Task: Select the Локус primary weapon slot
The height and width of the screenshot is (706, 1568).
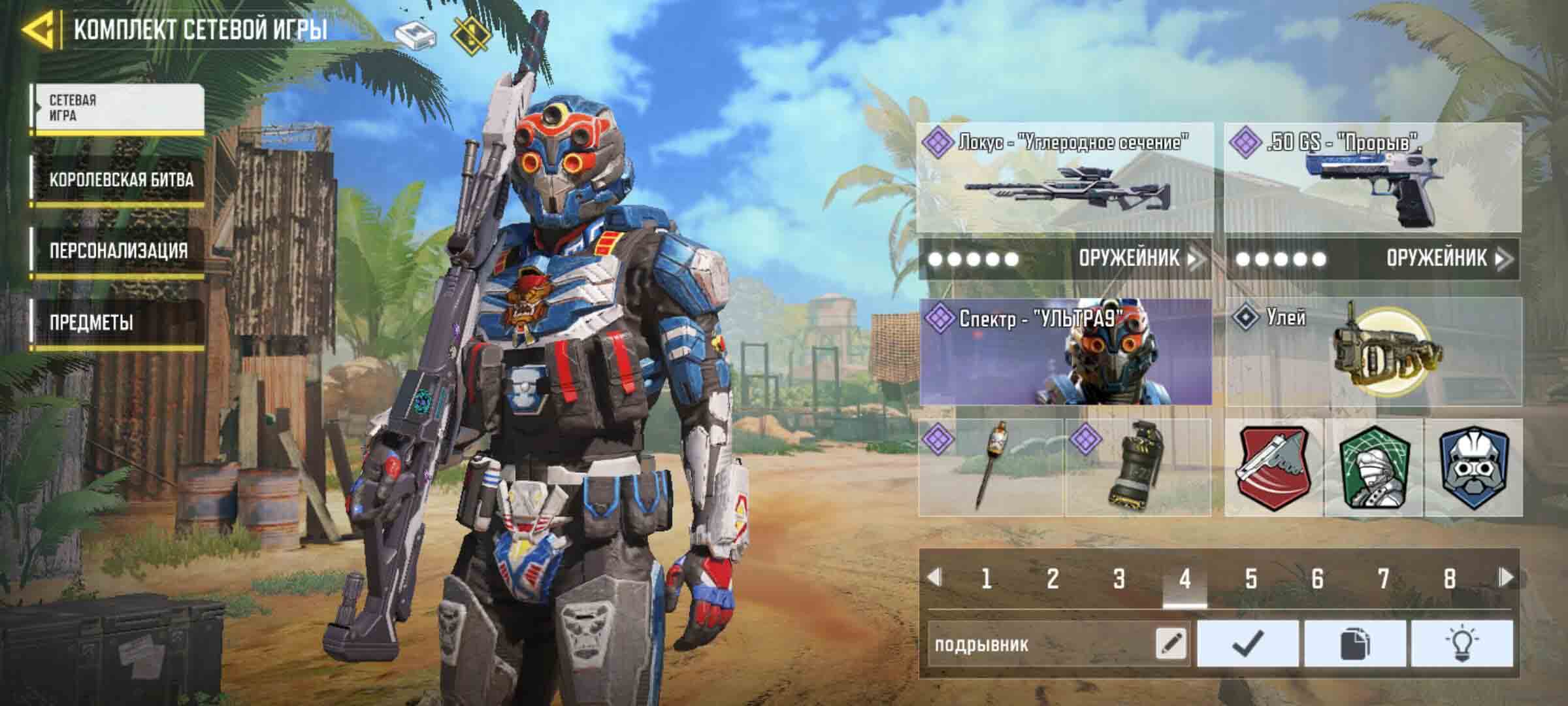Action: click(1066, 177)
